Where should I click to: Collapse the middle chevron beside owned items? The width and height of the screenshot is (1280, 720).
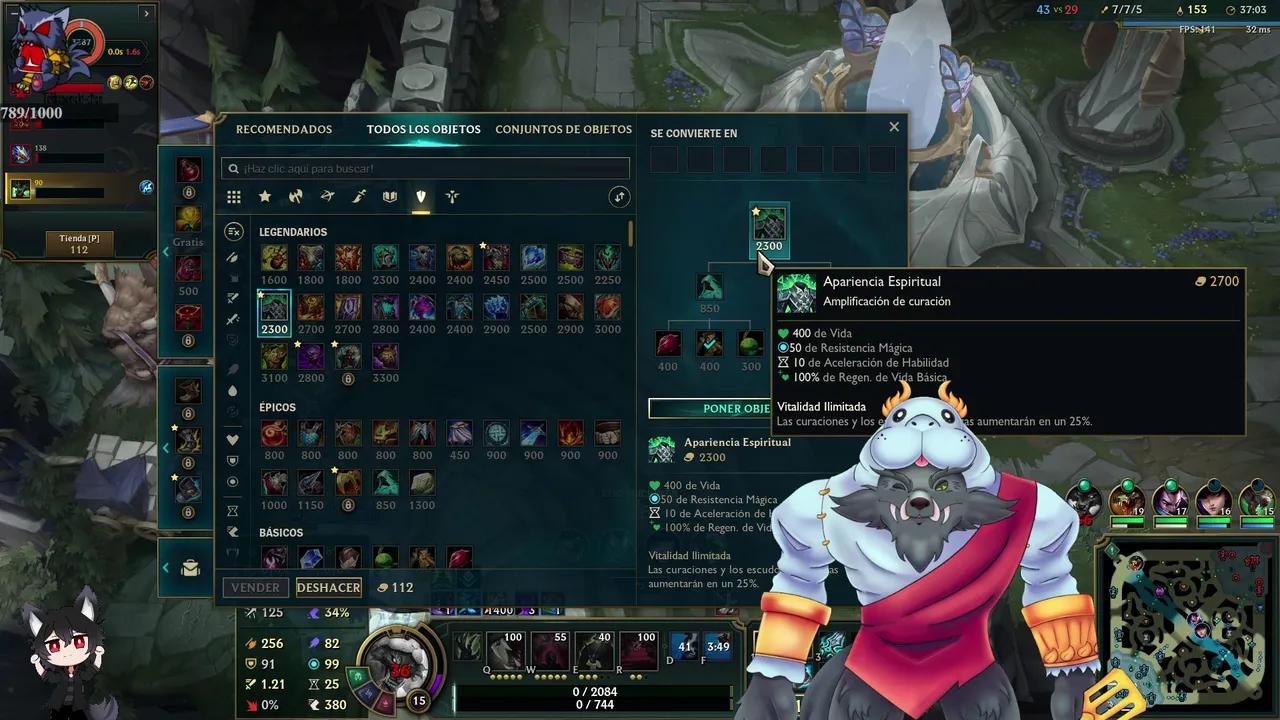tap(166, 448)
